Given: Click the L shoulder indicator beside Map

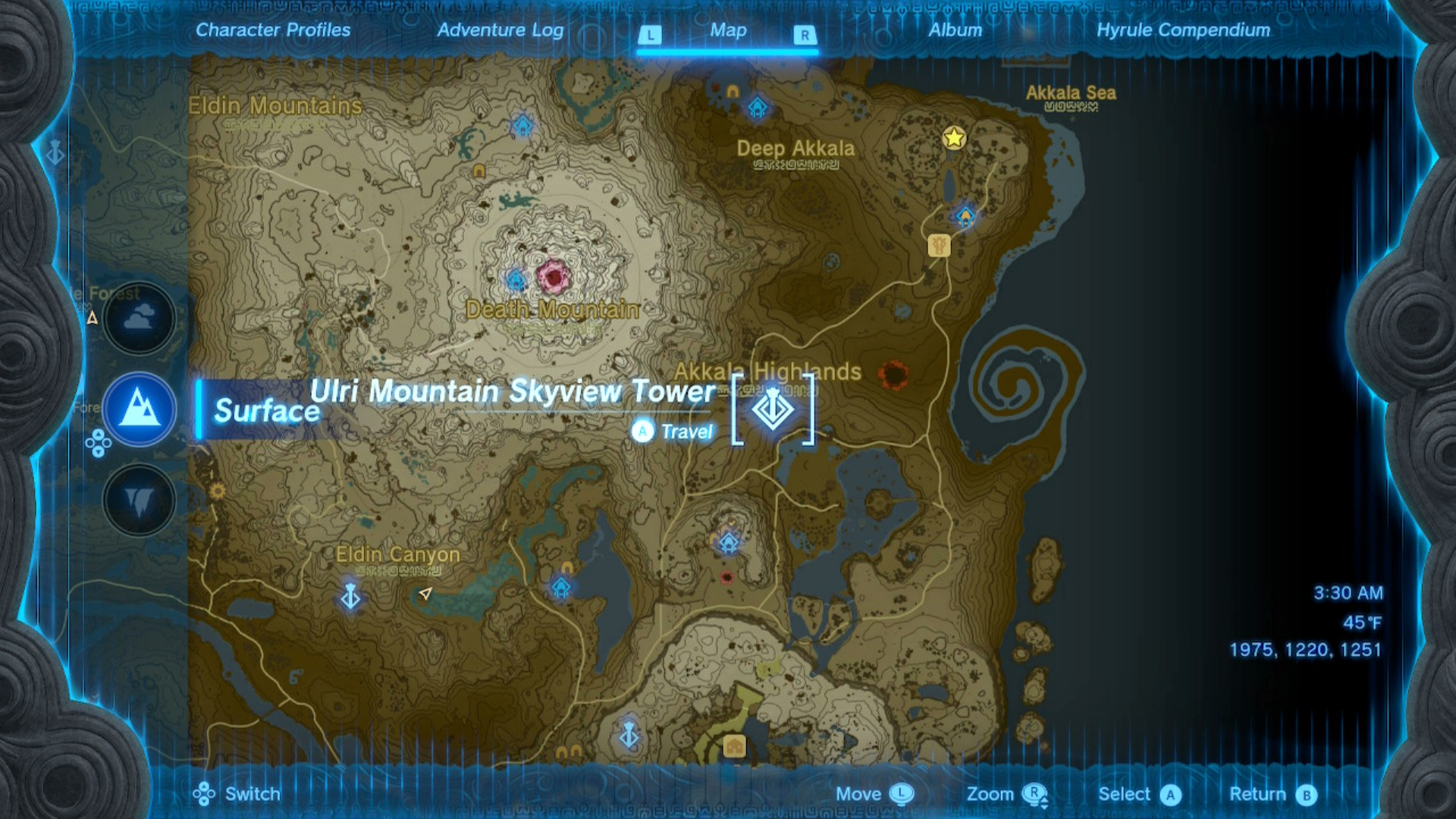Looking at the screenshot, I should pos(651,34).
